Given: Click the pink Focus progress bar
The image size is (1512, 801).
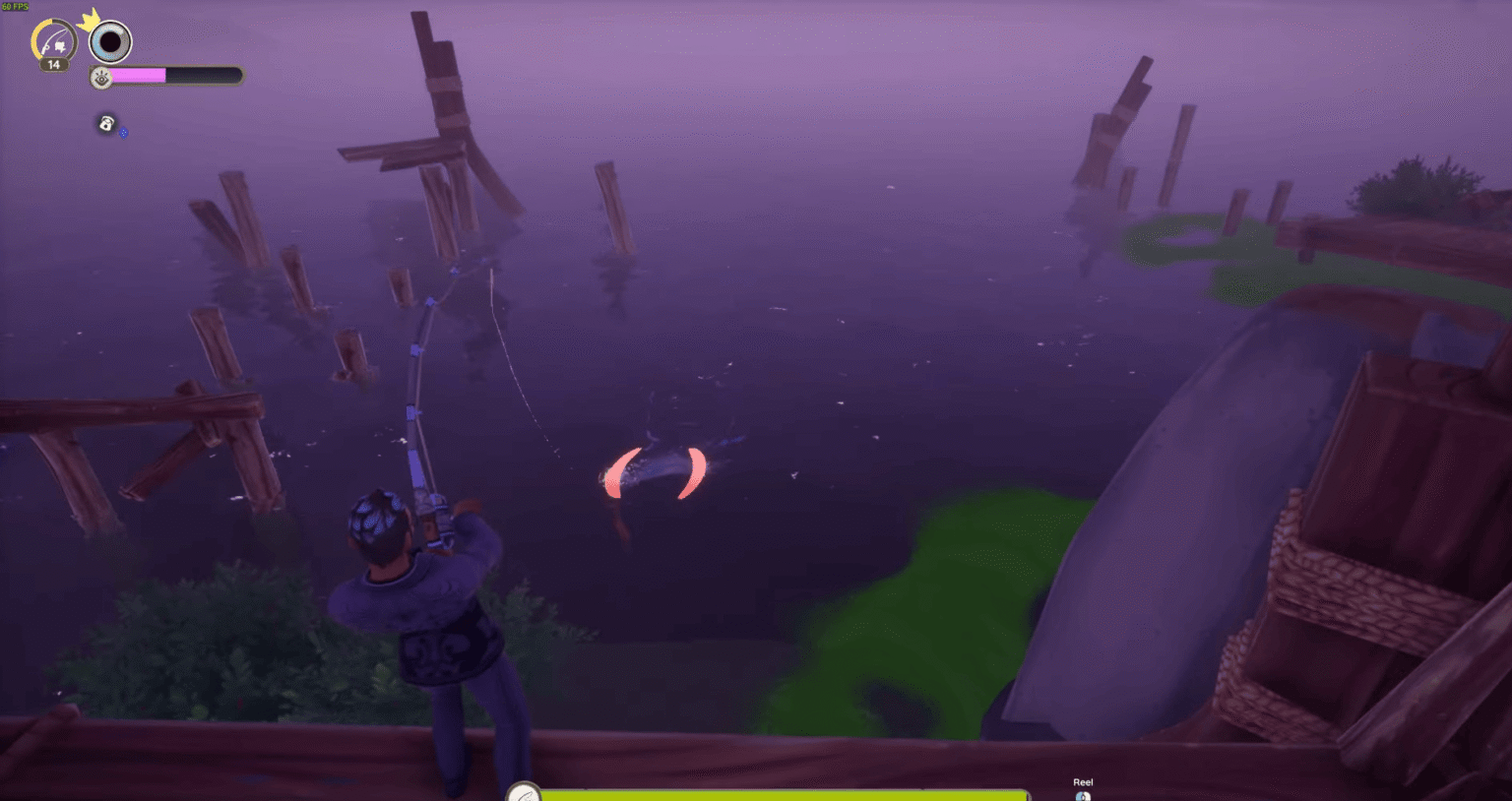Looking at the screenshot, I should click(138, 76).
